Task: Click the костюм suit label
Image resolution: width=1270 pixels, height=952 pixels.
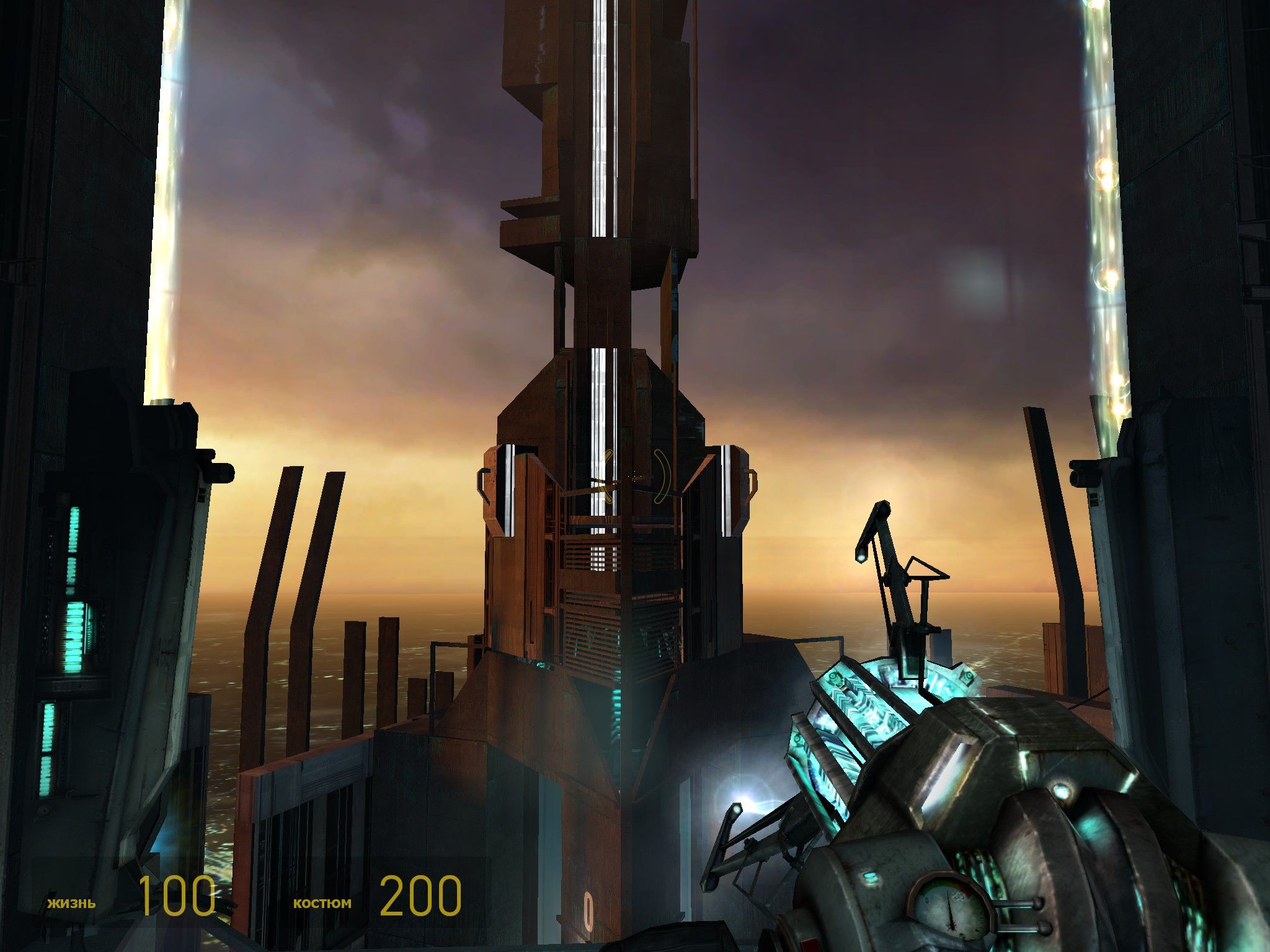Action: pyautogui.click(x=322, y=903)
